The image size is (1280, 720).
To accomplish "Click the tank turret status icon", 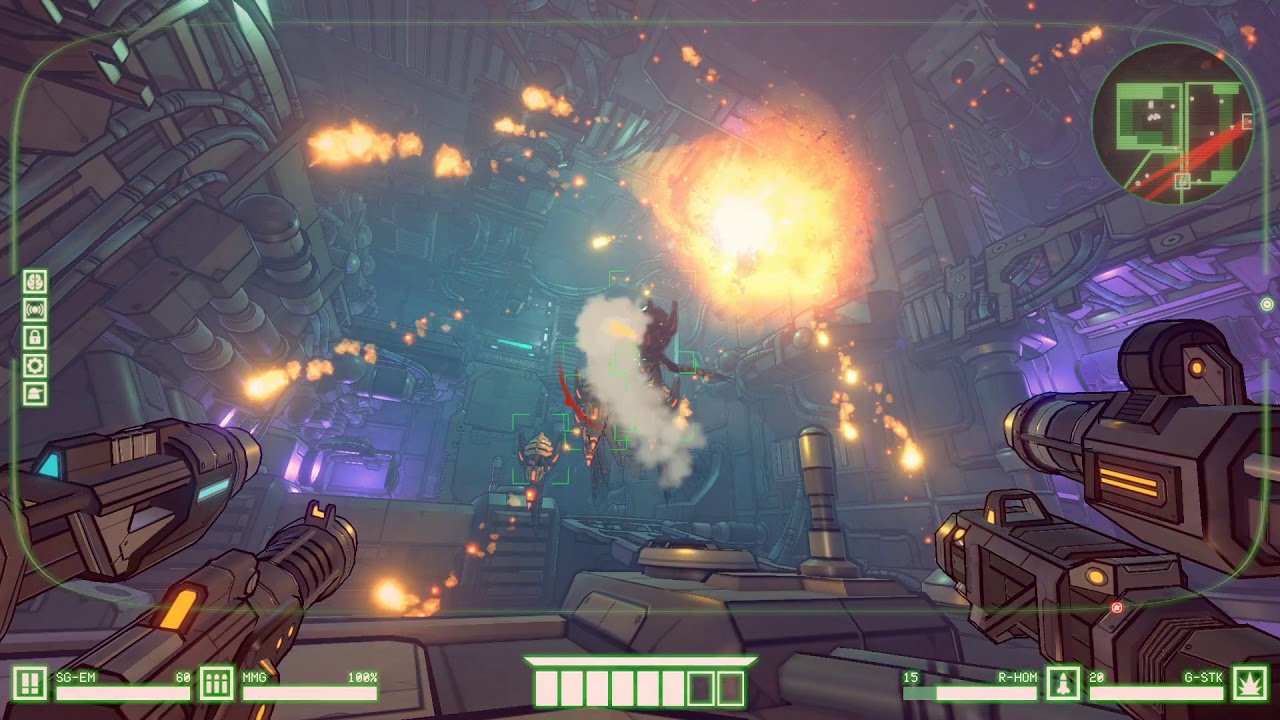I will (35, 394).
